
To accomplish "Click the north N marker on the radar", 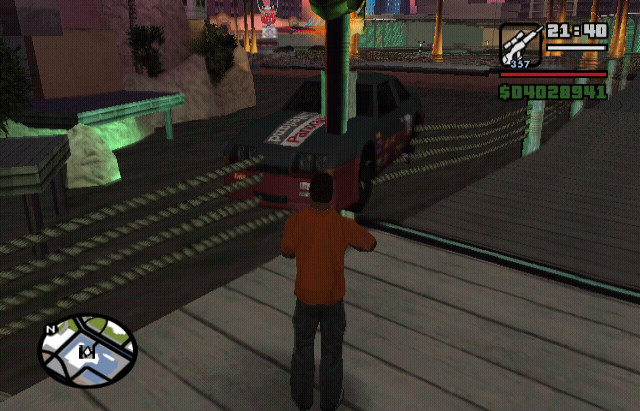I will pos(50,328).
